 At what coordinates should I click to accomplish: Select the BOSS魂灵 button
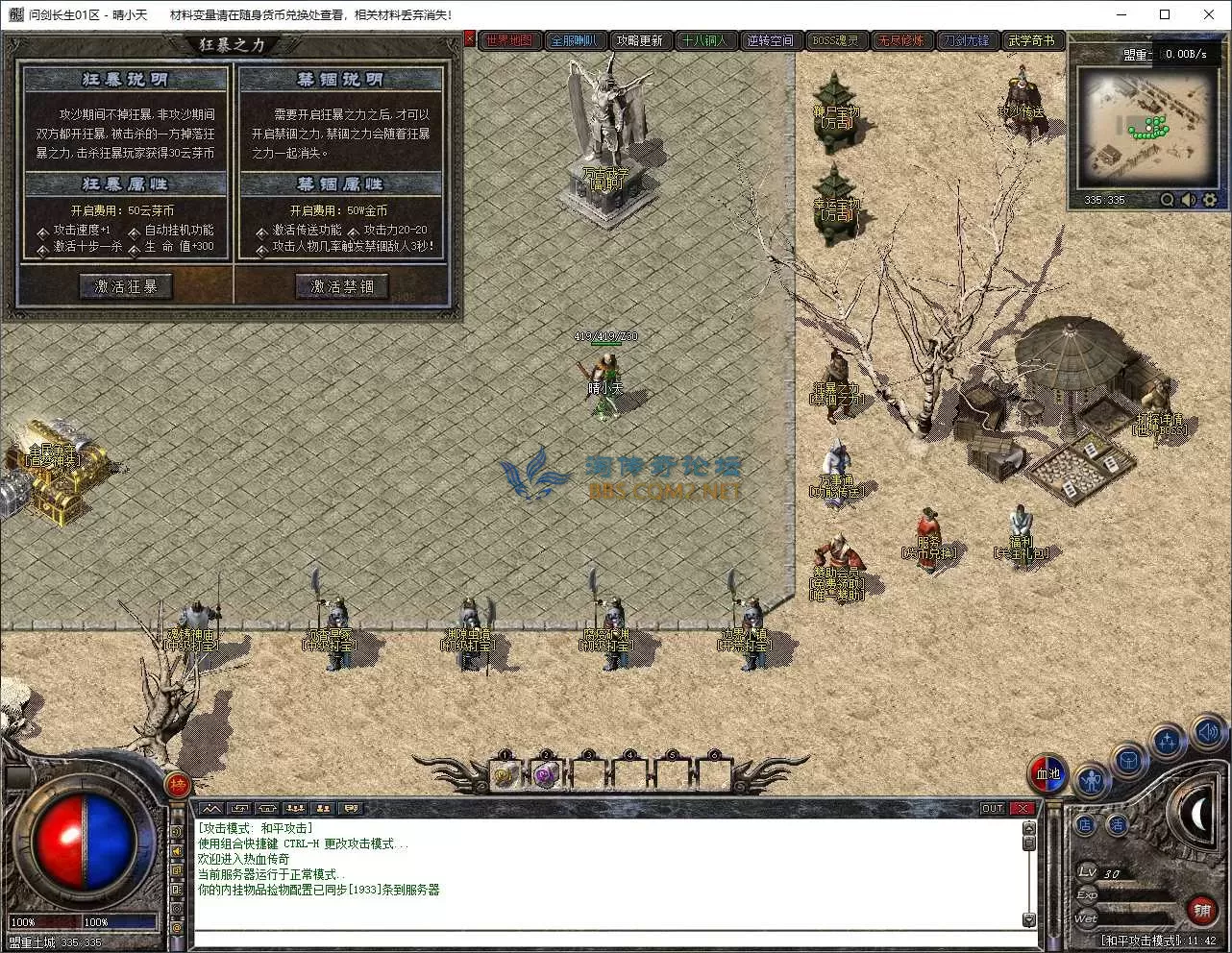coord(835,40)
